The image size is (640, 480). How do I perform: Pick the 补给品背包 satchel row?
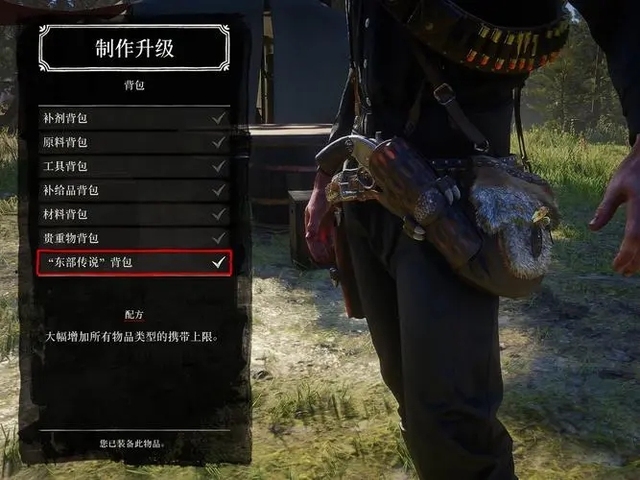[x=134, y=190]
